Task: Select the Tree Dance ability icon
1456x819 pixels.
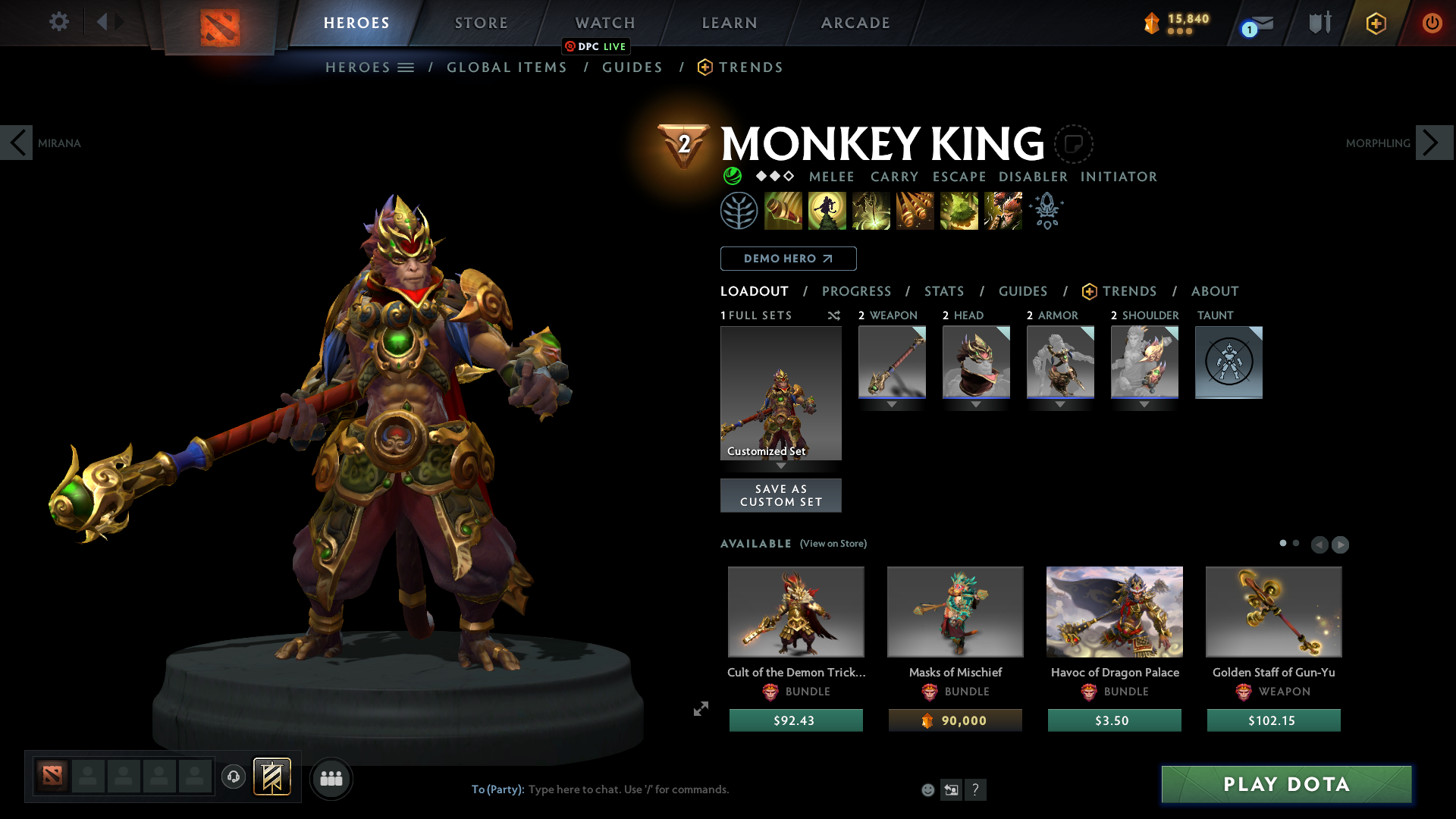Action: coord(827,211)
